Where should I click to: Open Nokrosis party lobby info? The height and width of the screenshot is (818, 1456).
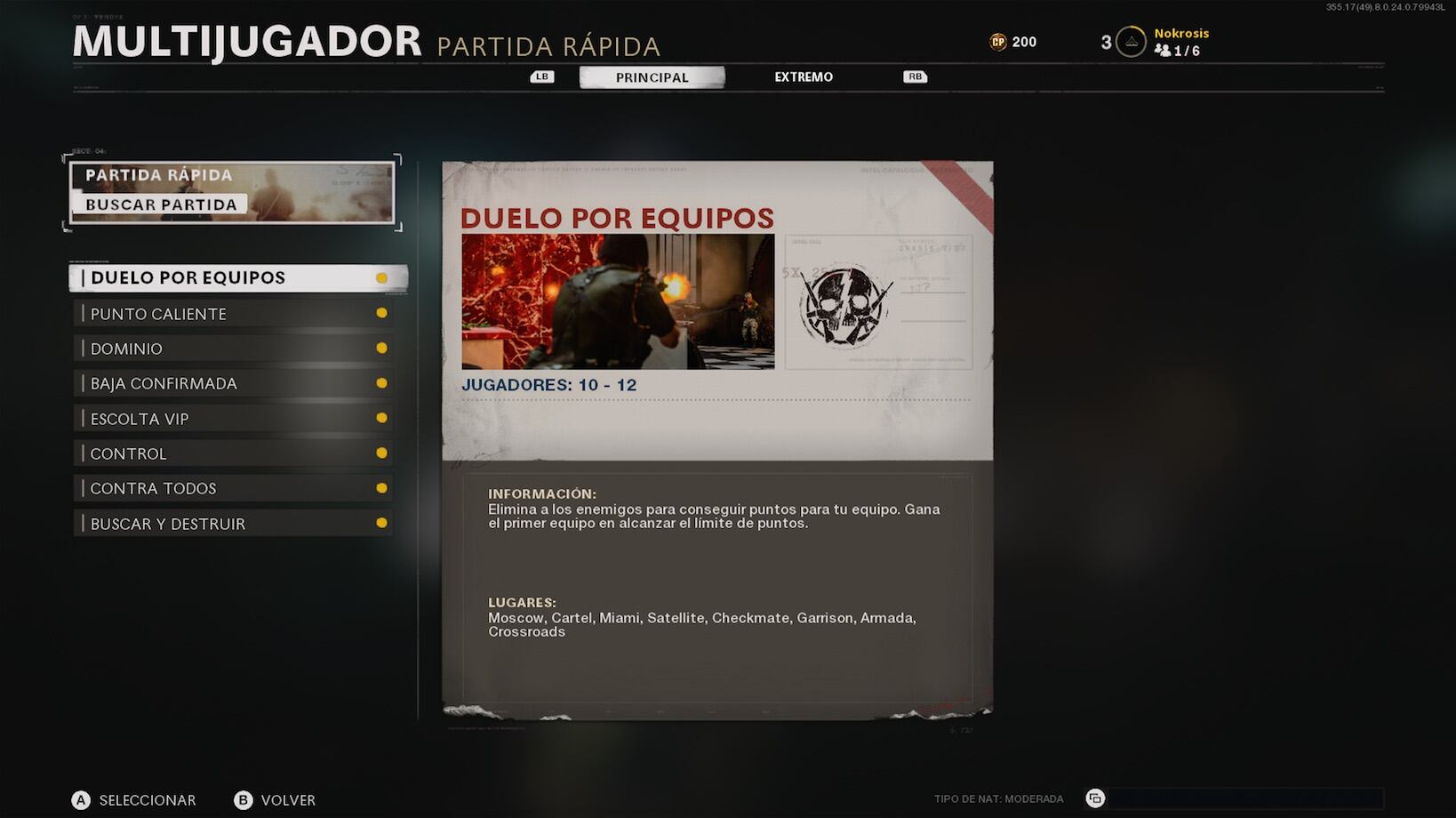[x=1180, y=42]
